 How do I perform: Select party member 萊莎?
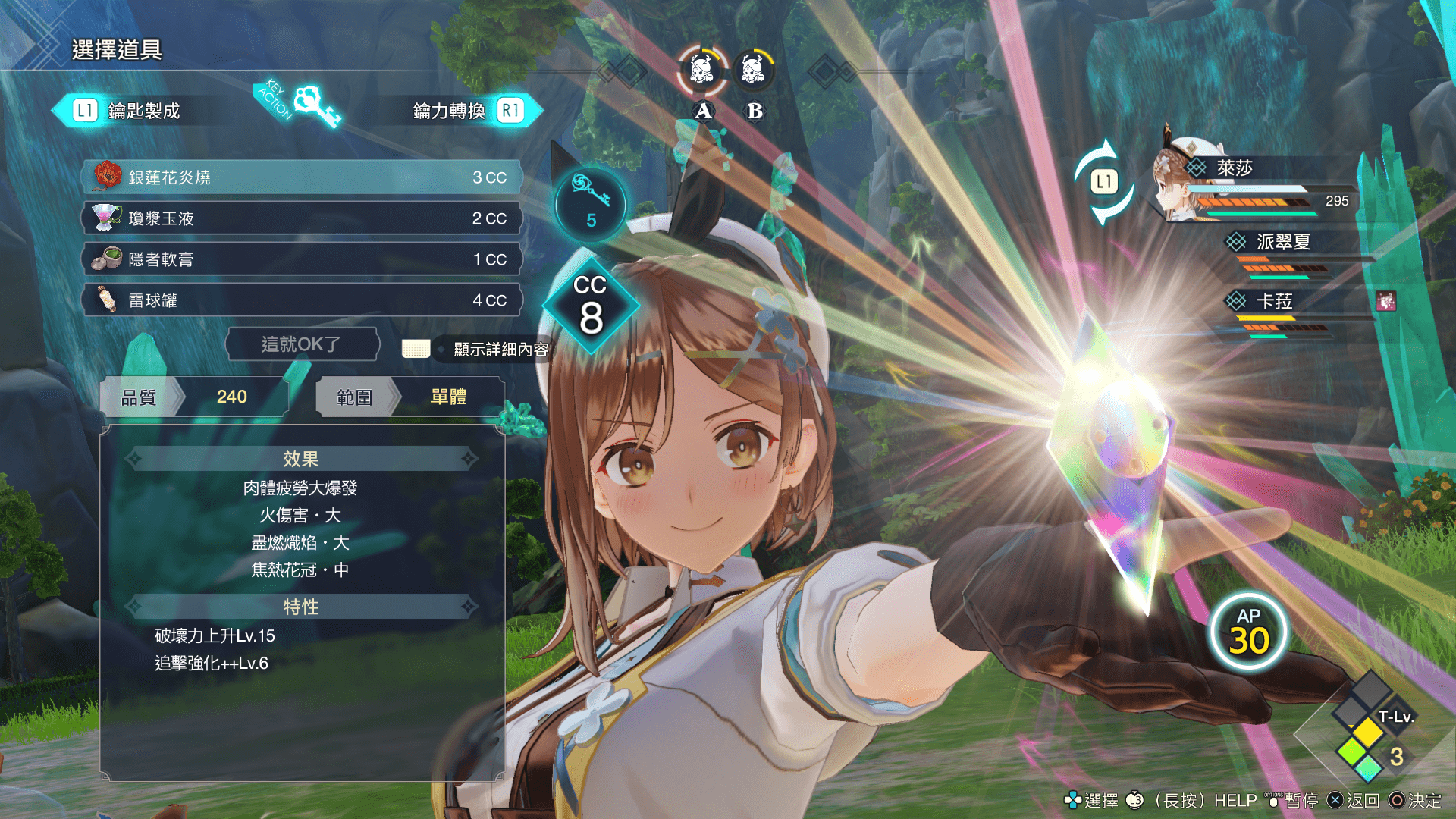(1235, 168)
